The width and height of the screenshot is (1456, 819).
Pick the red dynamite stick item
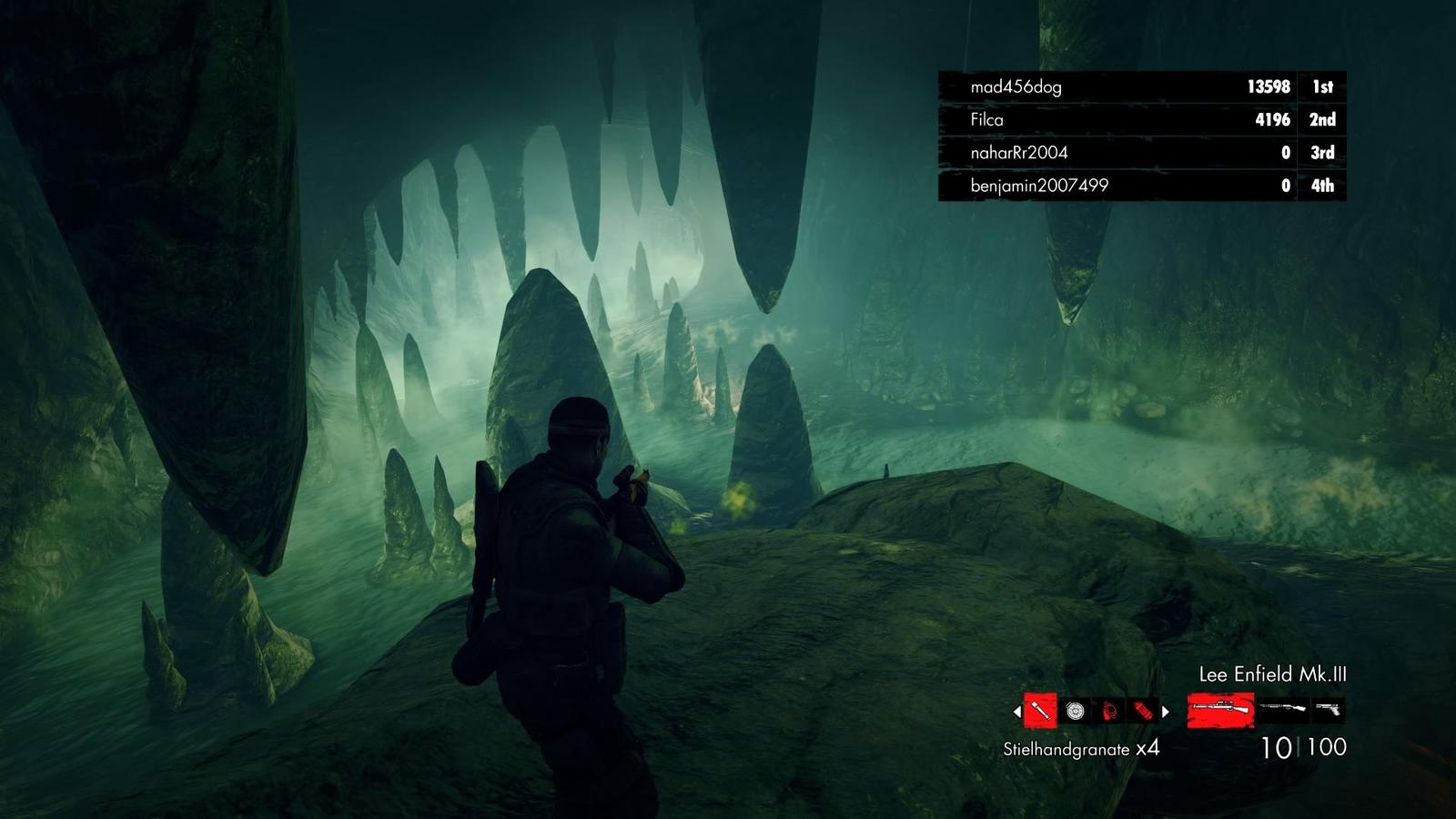coord(1143,711)
